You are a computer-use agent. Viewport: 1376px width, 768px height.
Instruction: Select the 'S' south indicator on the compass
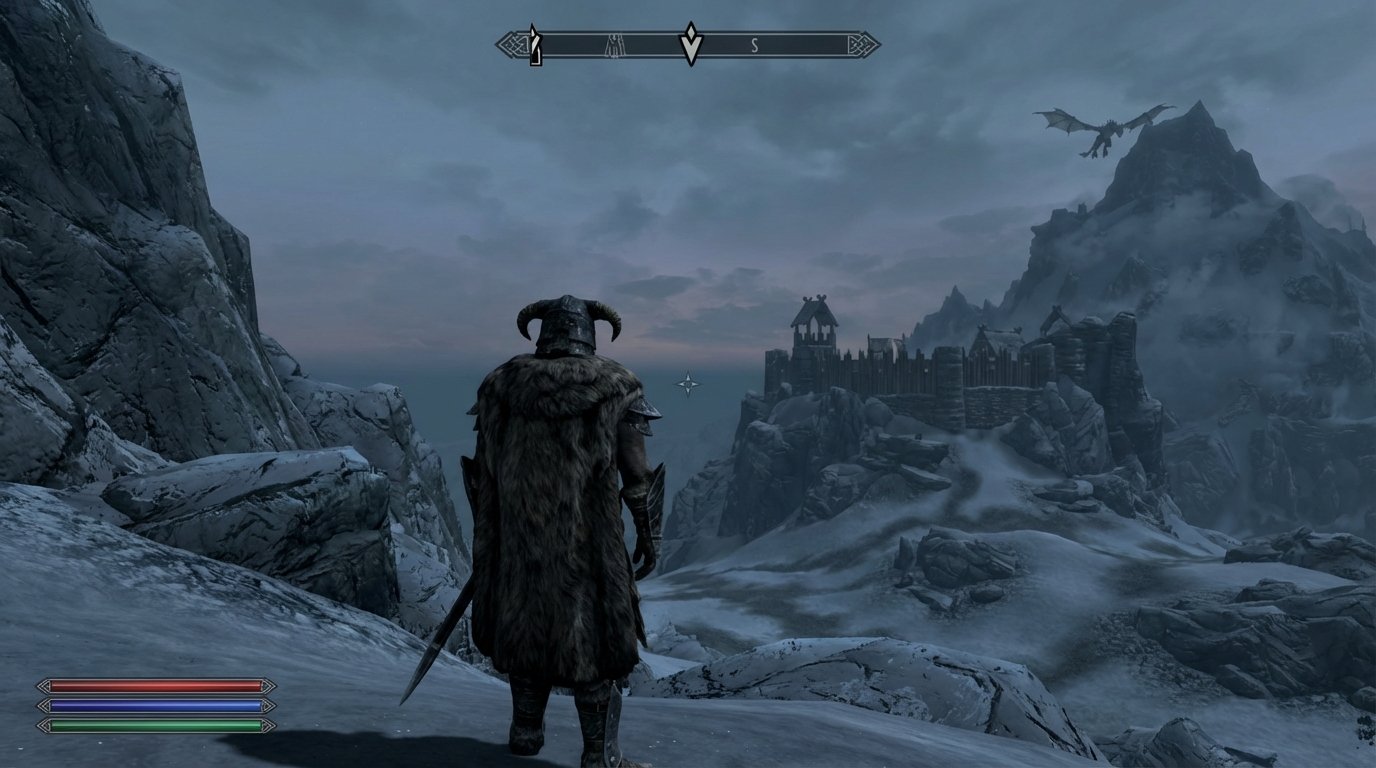753,43
